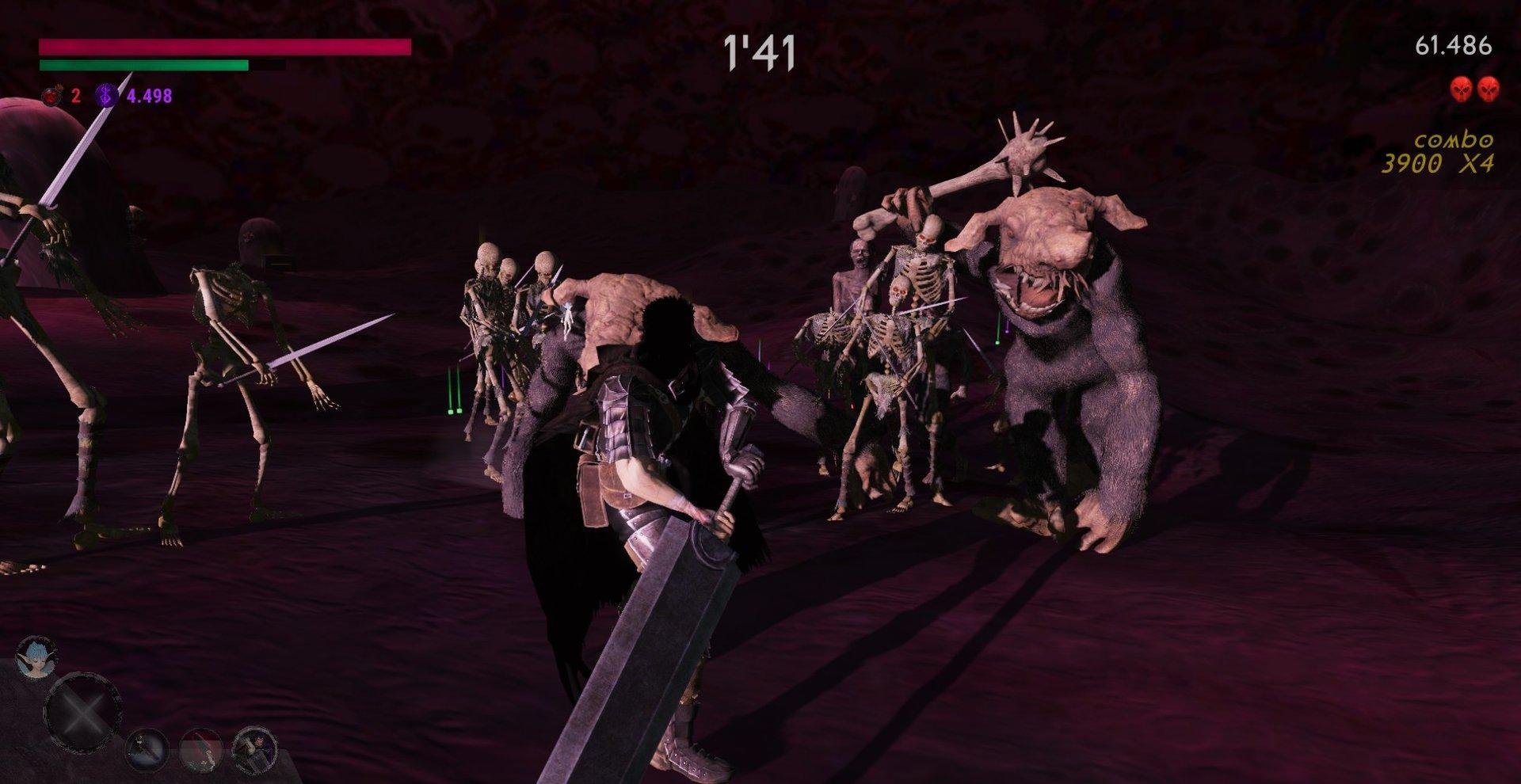Click the consumable count number 2
The image size is (1521, 784).
75,97
